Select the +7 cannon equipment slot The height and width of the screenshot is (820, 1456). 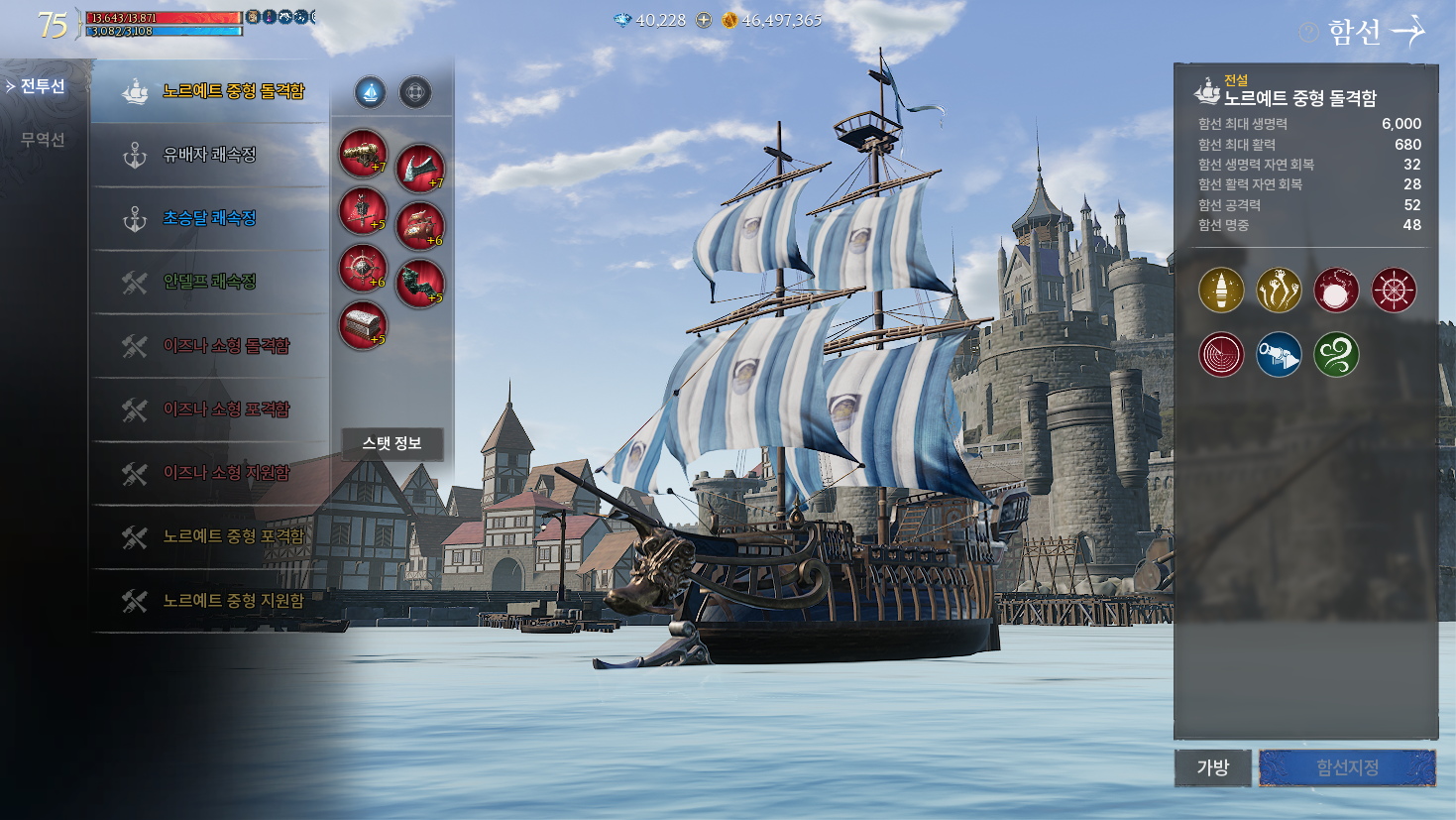point(363,154)
